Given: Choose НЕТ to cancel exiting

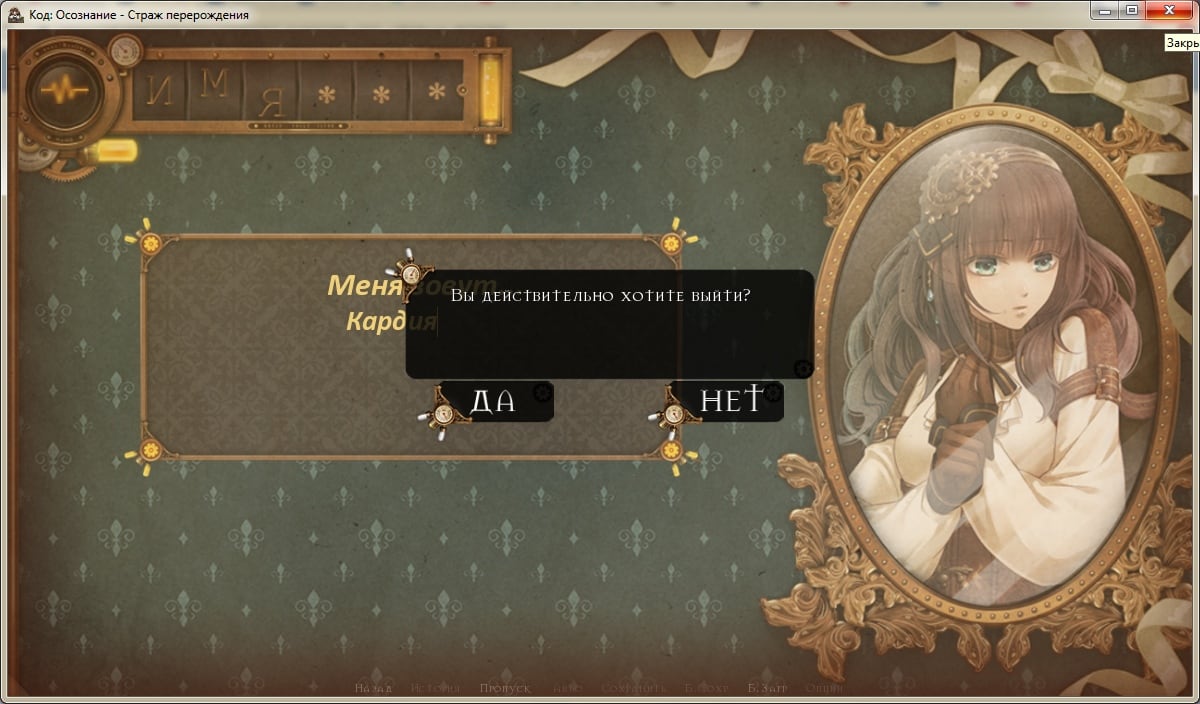Looking at the screenshot, I should [x=729, y=401].
